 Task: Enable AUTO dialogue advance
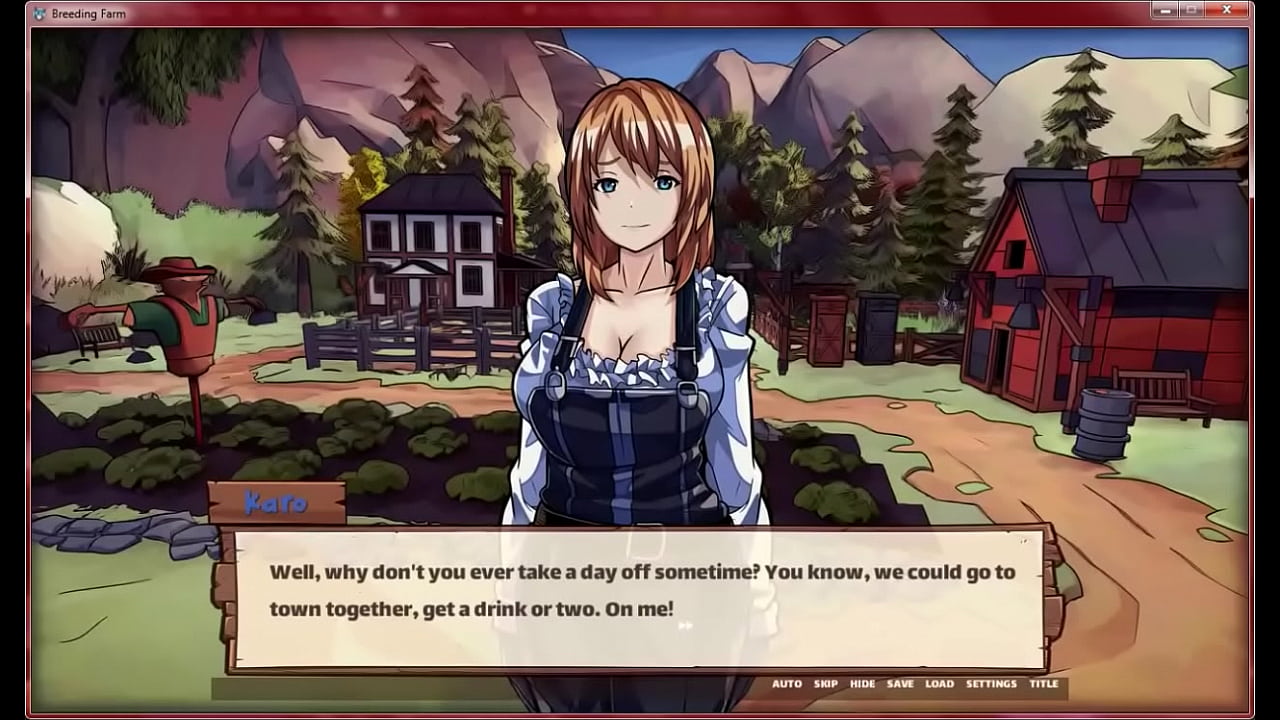(x=787, y=684)
